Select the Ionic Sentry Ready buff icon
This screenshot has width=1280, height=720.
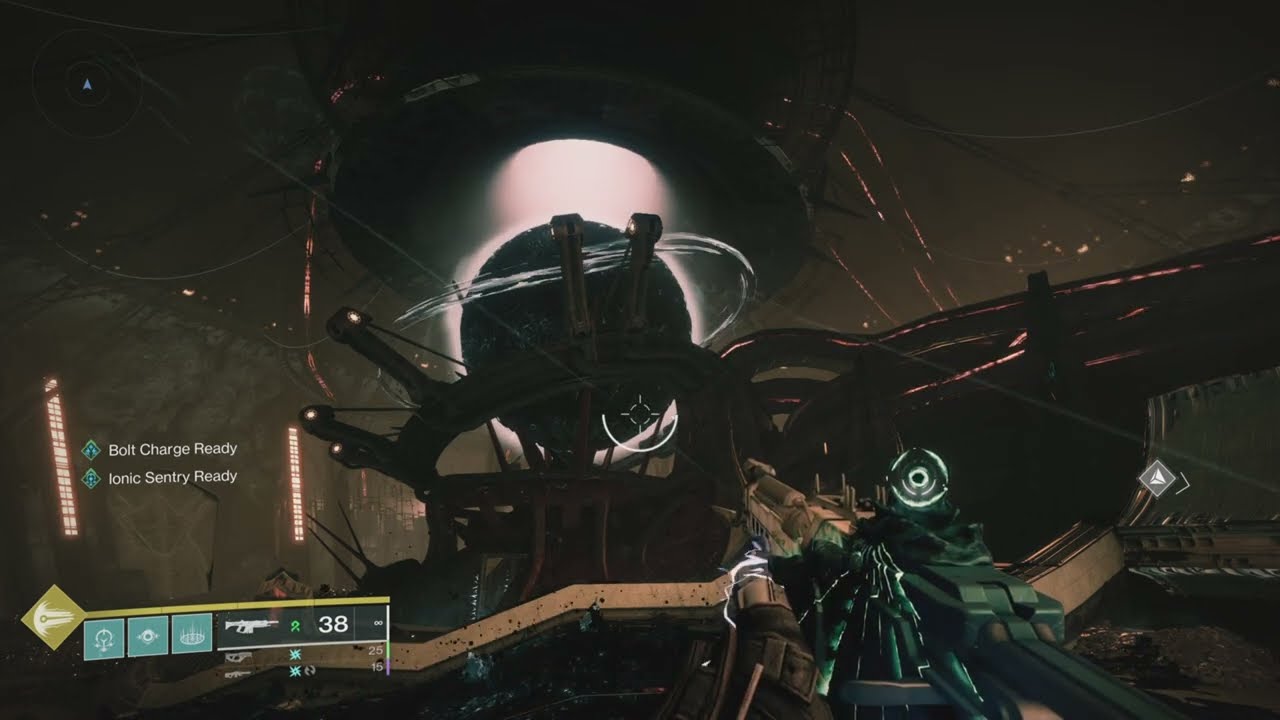(91, 477)
